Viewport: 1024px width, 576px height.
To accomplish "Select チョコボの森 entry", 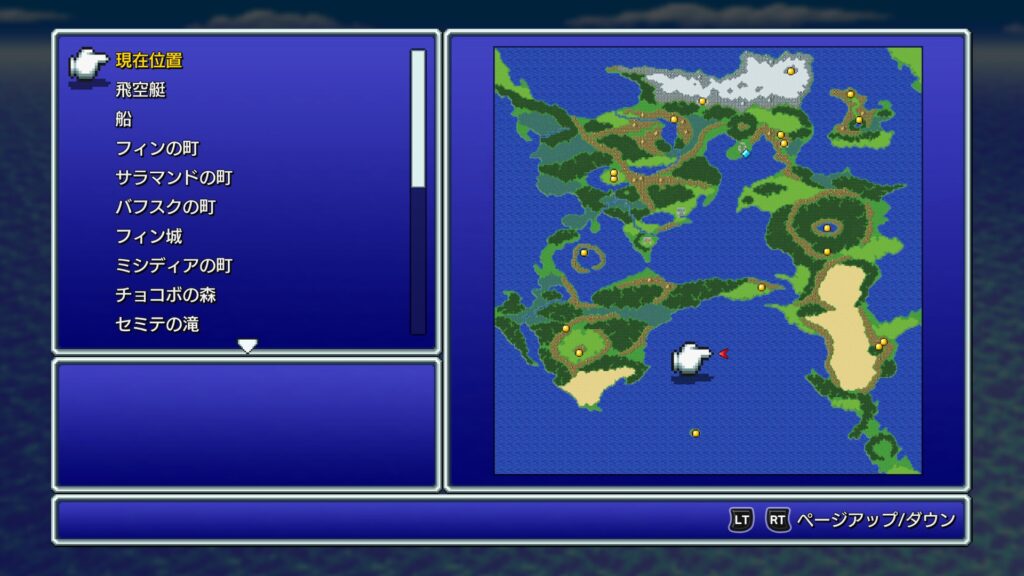I will click(x=165, y=296).
